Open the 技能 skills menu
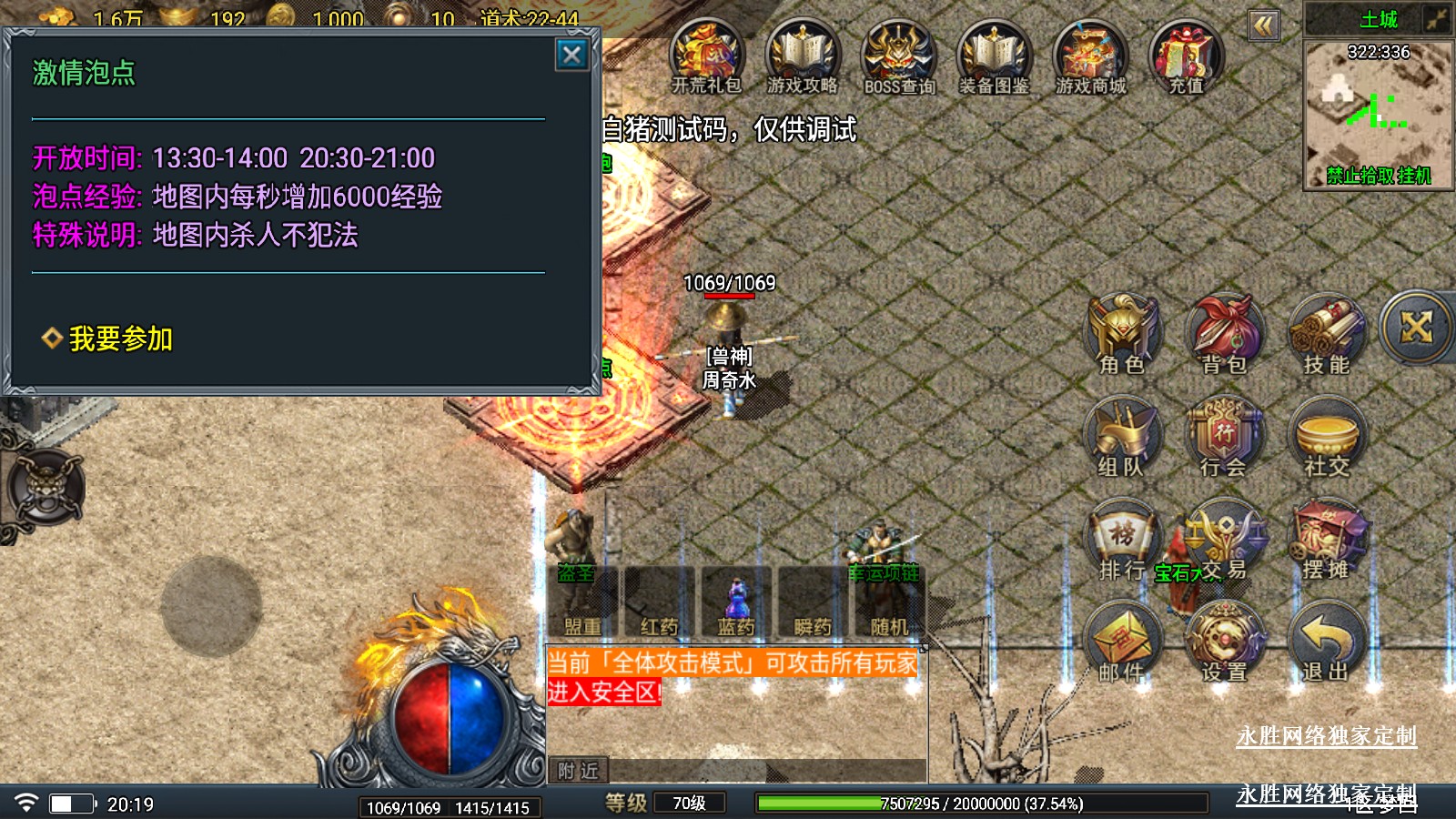 coord(1326,333)
